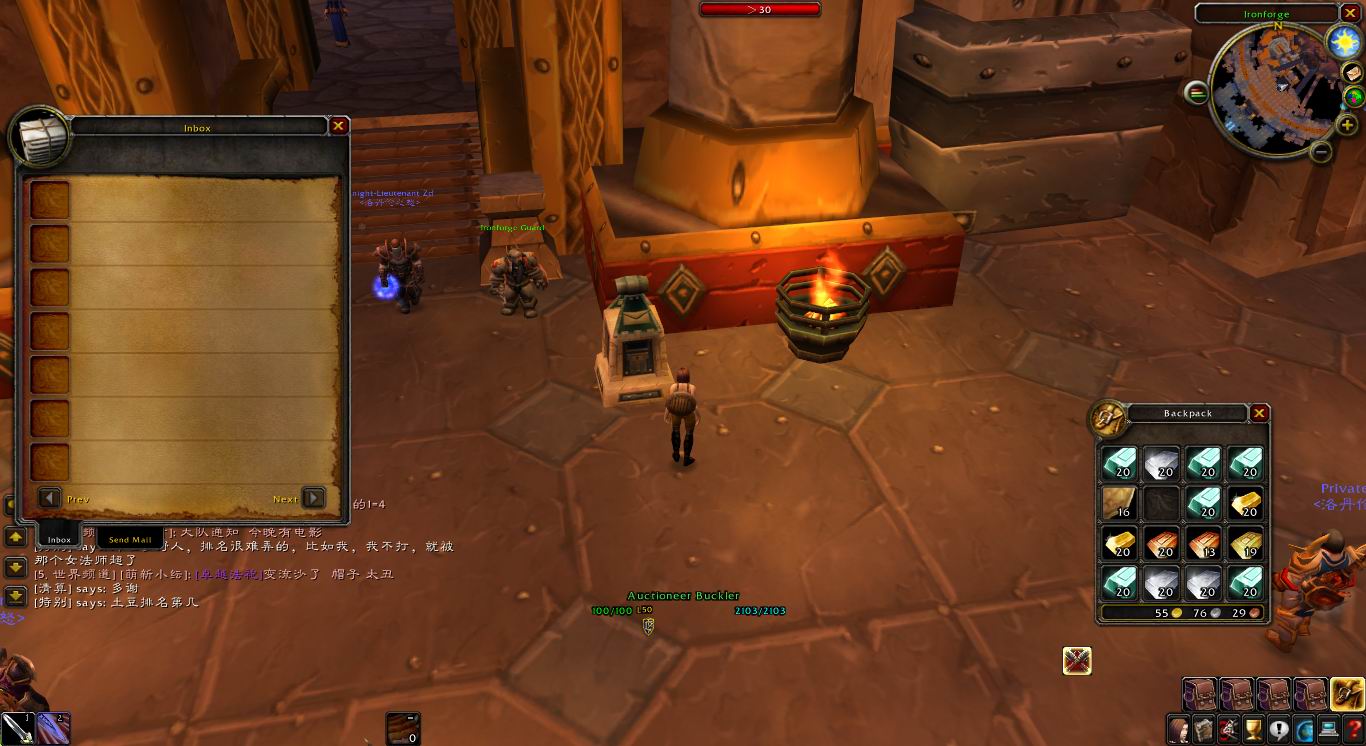1366x746 pixels.
Task: Click the green tracking icon by the minimap
Action: coord(1354,97)
